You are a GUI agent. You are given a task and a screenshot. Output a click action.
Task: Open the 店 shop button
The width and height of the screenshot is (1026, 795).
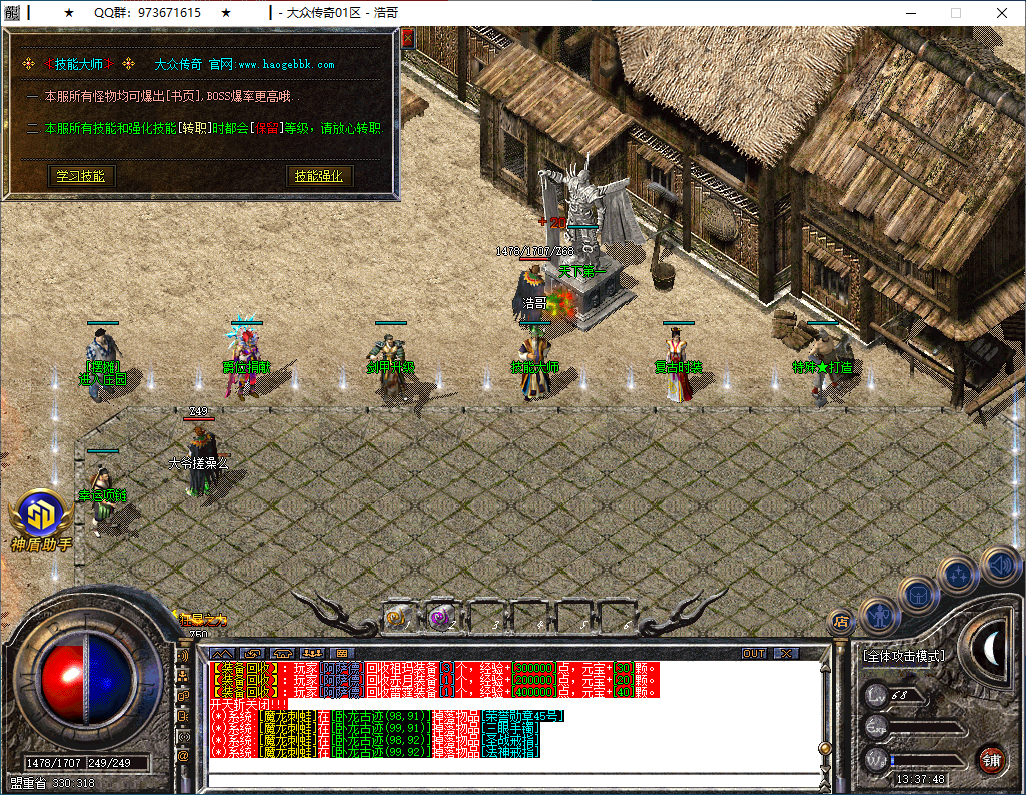(841, 622)
